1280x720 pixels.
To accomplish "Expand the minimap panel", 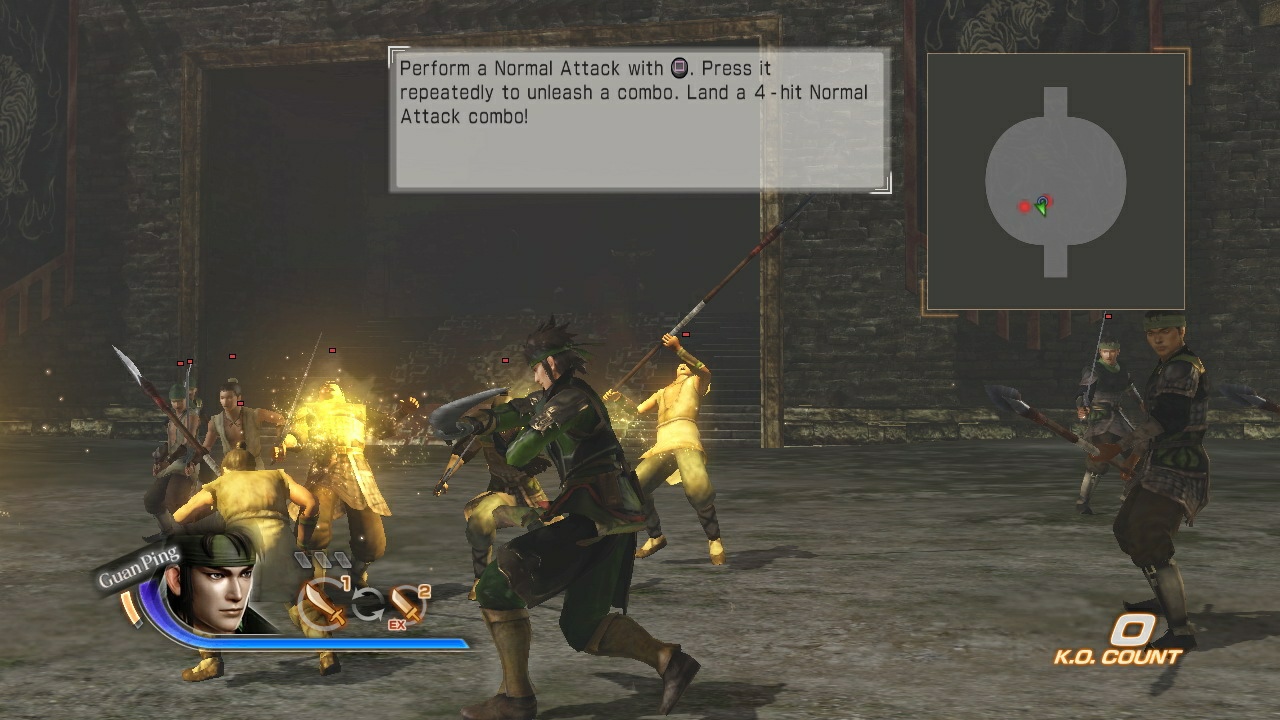I will pyautogui.click(x=1055, y=178).
